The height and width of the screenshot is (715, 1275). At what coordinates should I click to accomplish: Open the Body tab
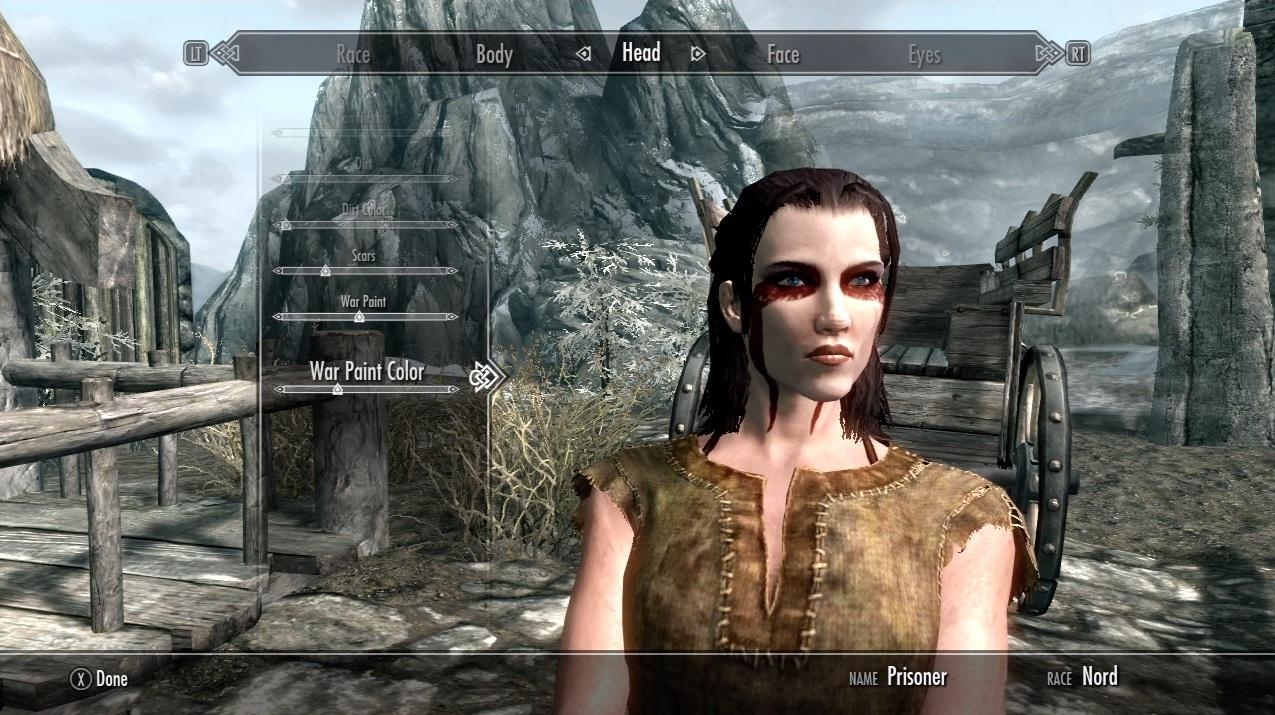[494, 55]
